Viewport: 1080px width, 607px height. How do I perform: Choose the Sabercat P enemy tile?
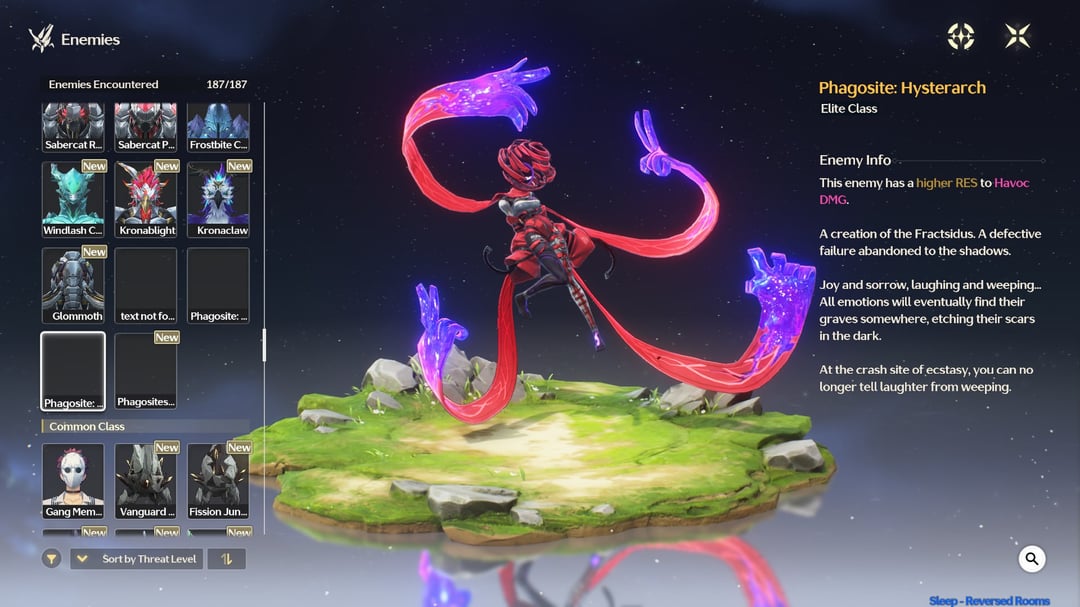(x=146, y=127)
